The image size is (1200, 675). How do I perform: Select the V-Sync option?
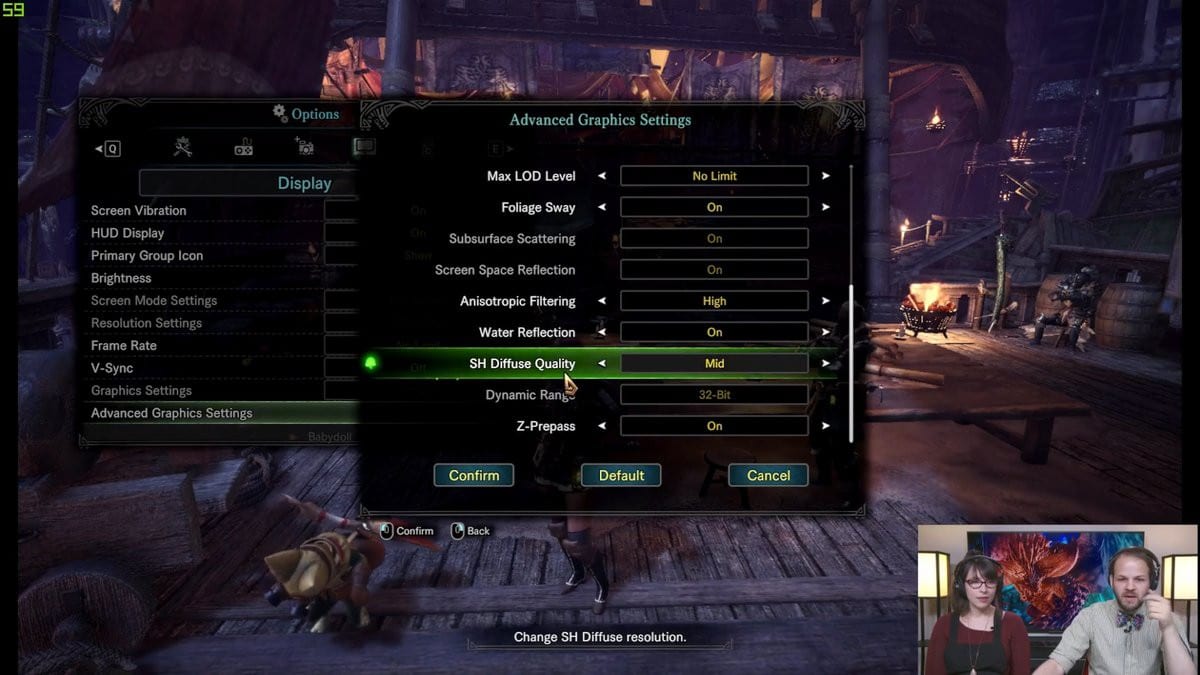[112, 368]
